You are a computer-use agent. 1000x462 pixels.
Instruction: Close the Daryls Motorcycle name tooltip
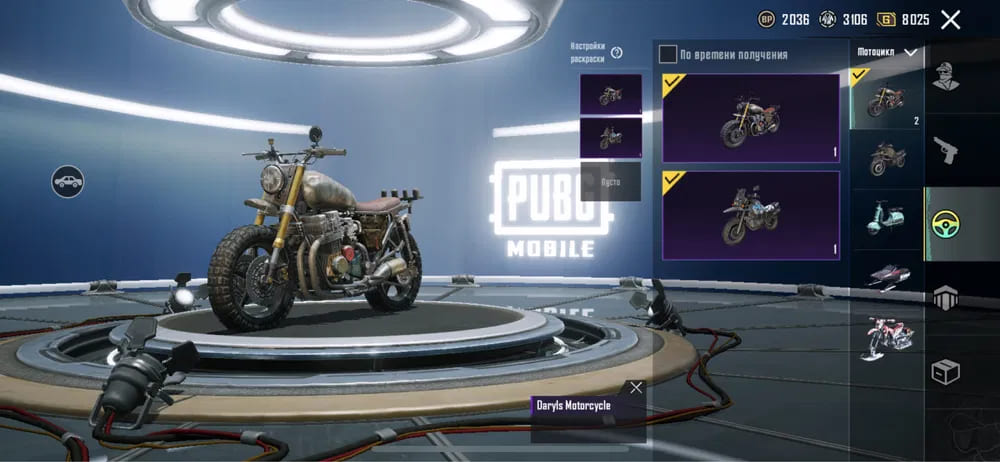pos(636,388)
